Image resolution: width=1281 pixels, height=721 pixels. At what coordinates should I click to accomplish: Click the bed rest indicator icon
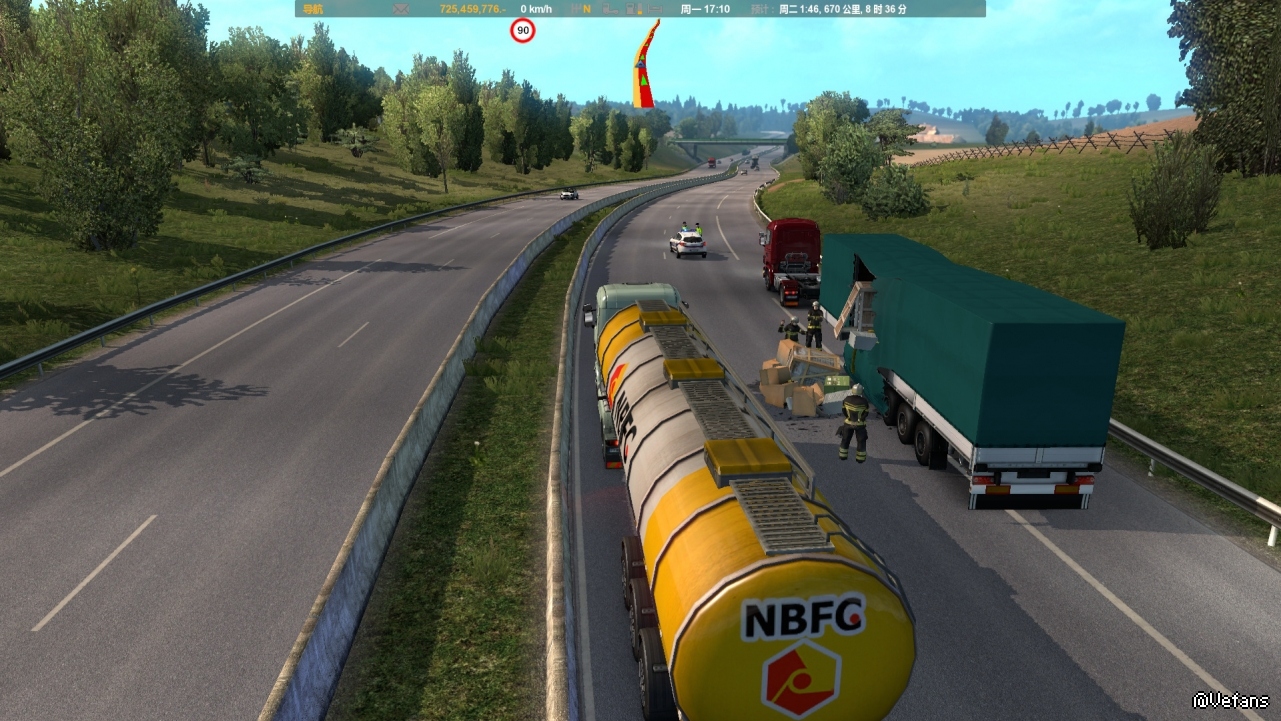655,9
